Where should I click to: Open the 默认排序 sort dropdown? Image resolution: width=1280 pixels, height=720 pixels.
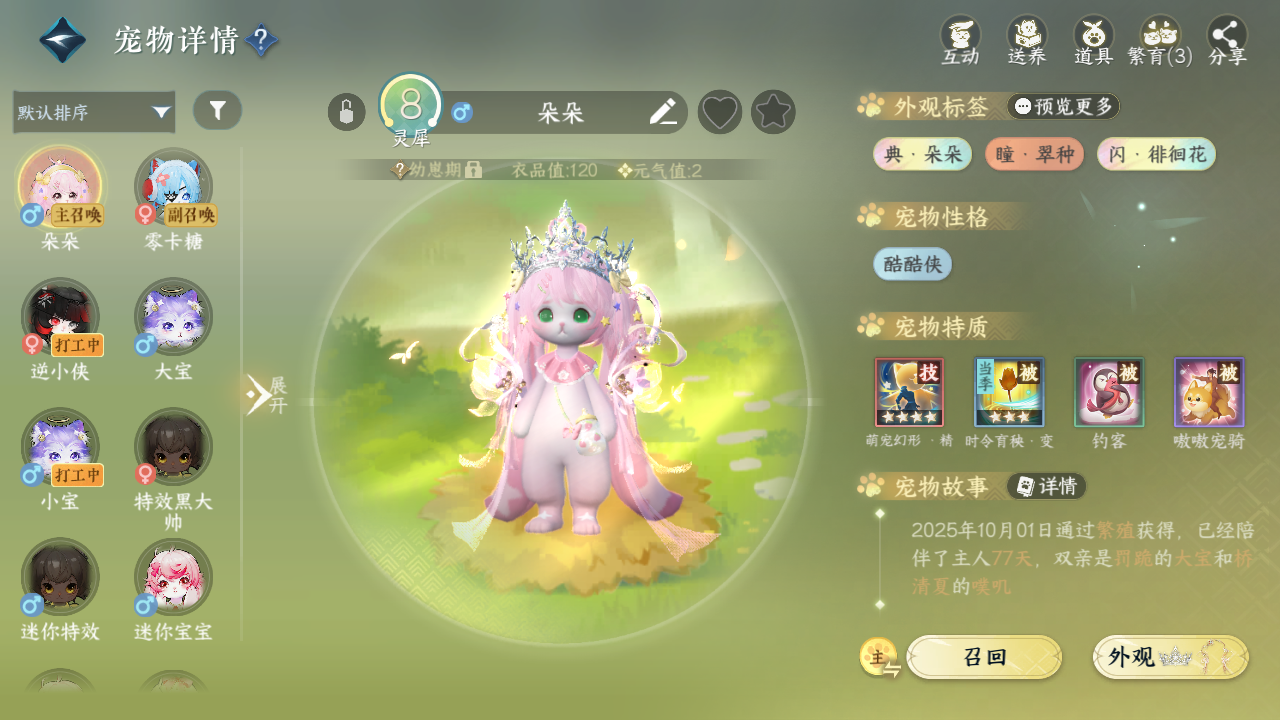click(94, 112)
